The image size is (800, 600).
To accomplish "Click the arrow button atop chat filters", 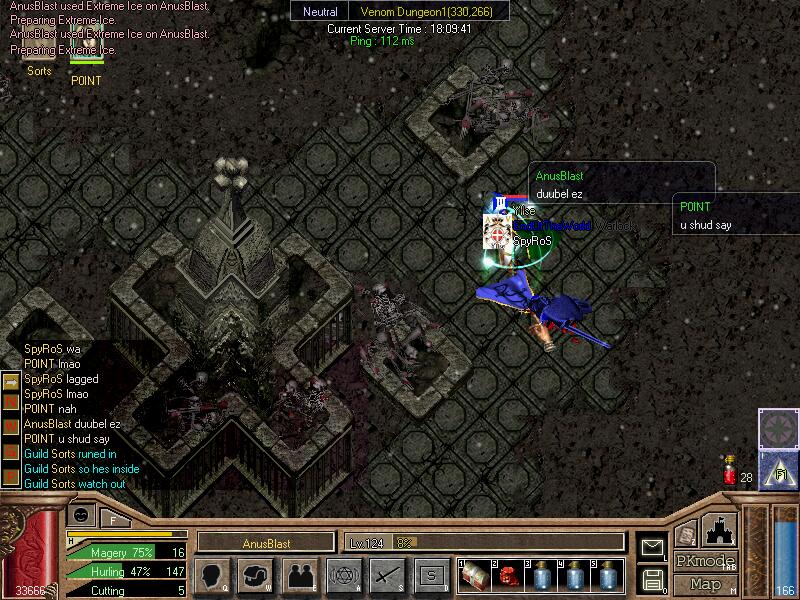I will click(11, 381).
